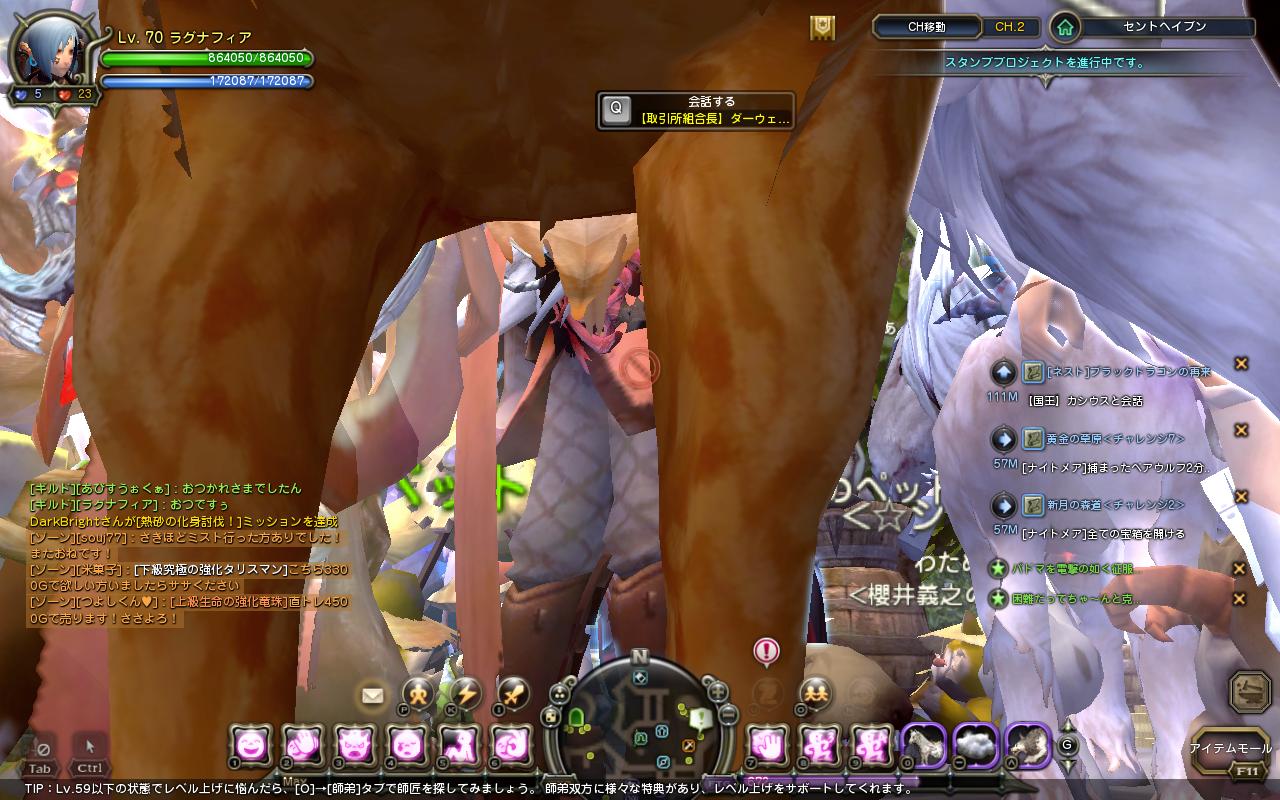The height and width of the screenshot is (800, 1280).
Task: Activate the cloud mount slot
Action: click(x=974, y=744)
